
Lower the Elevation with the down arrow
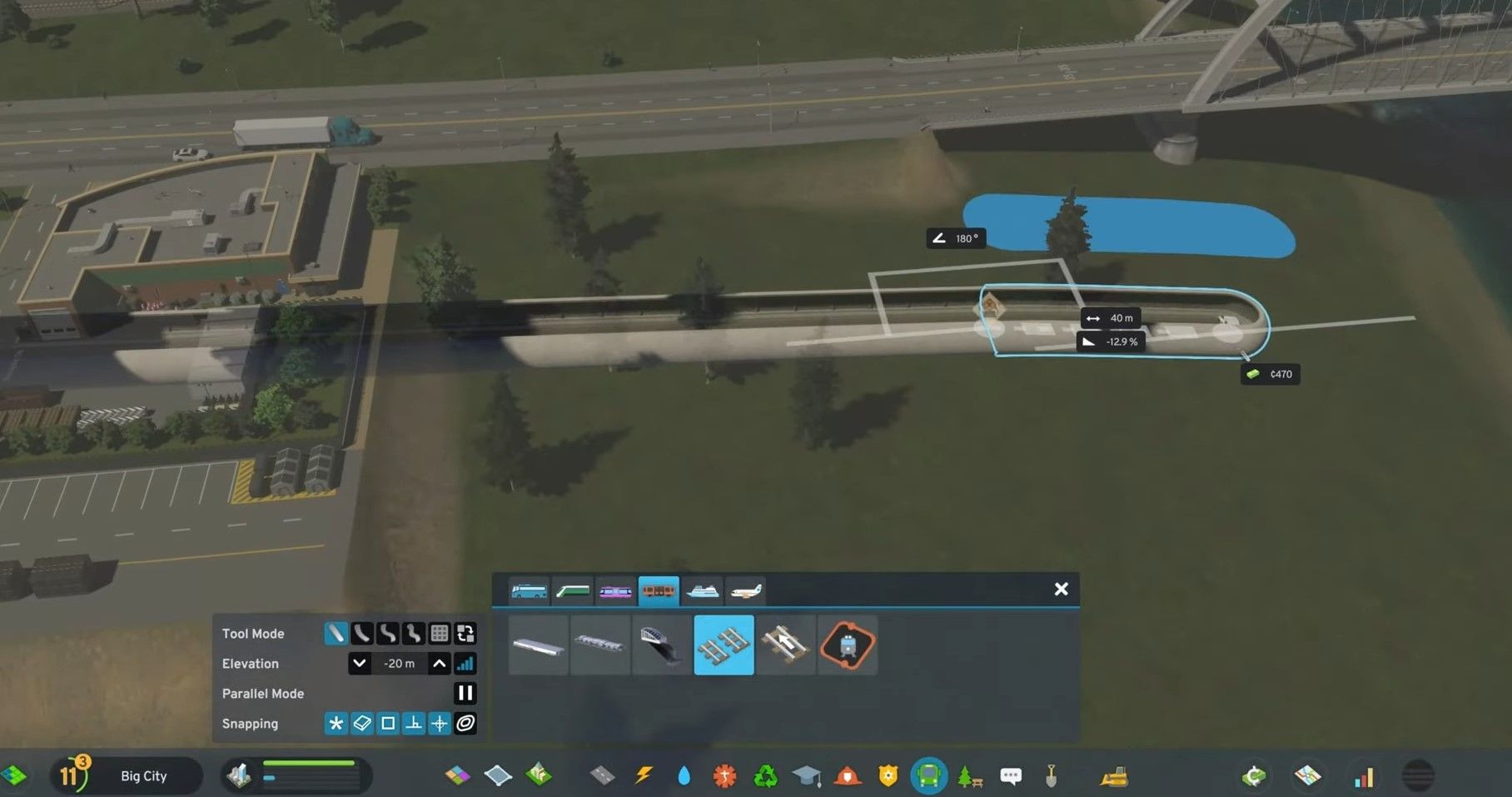tap(360, 664)
